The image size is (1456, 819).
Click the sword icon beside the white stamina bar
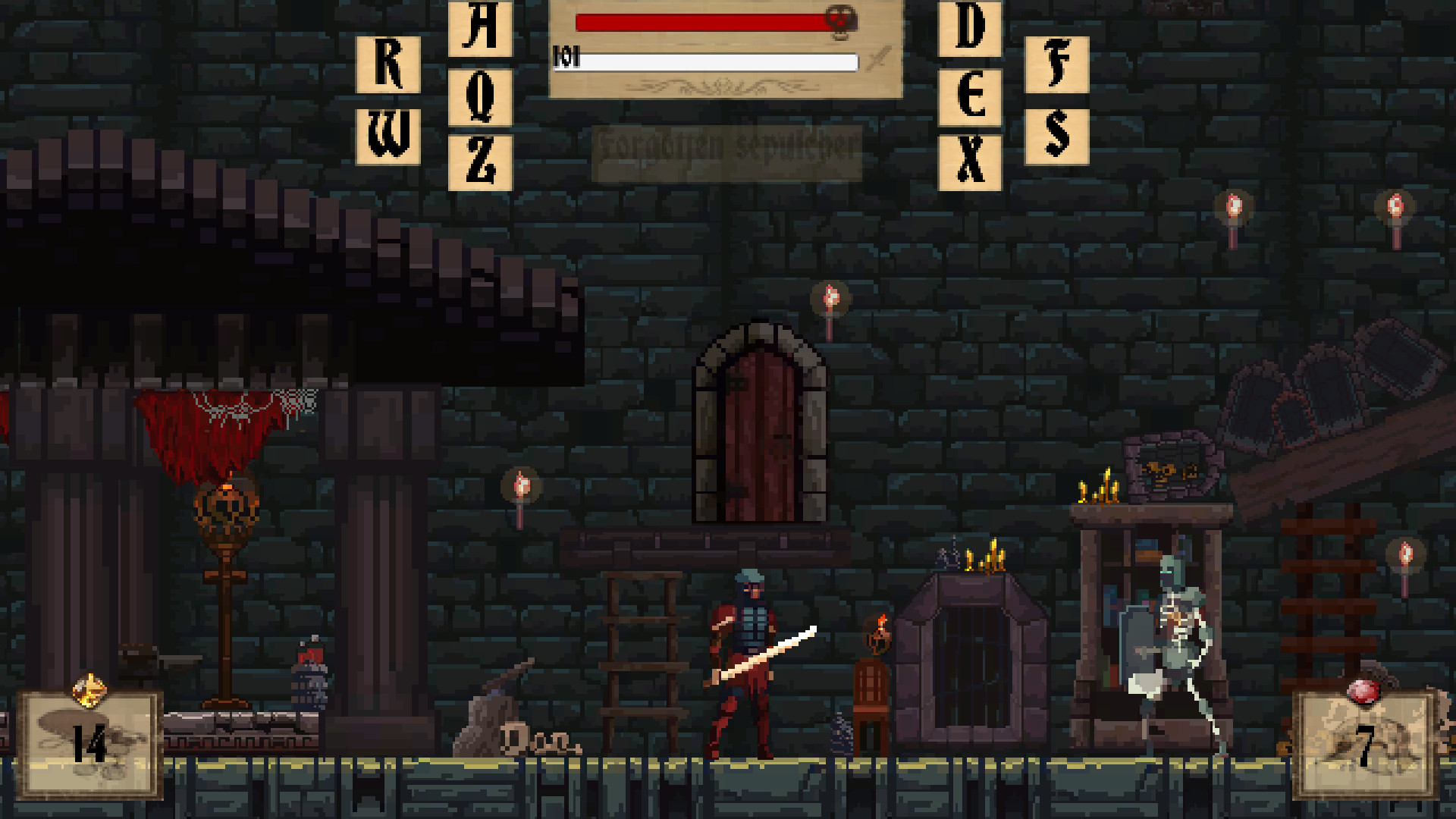point(878,58)
